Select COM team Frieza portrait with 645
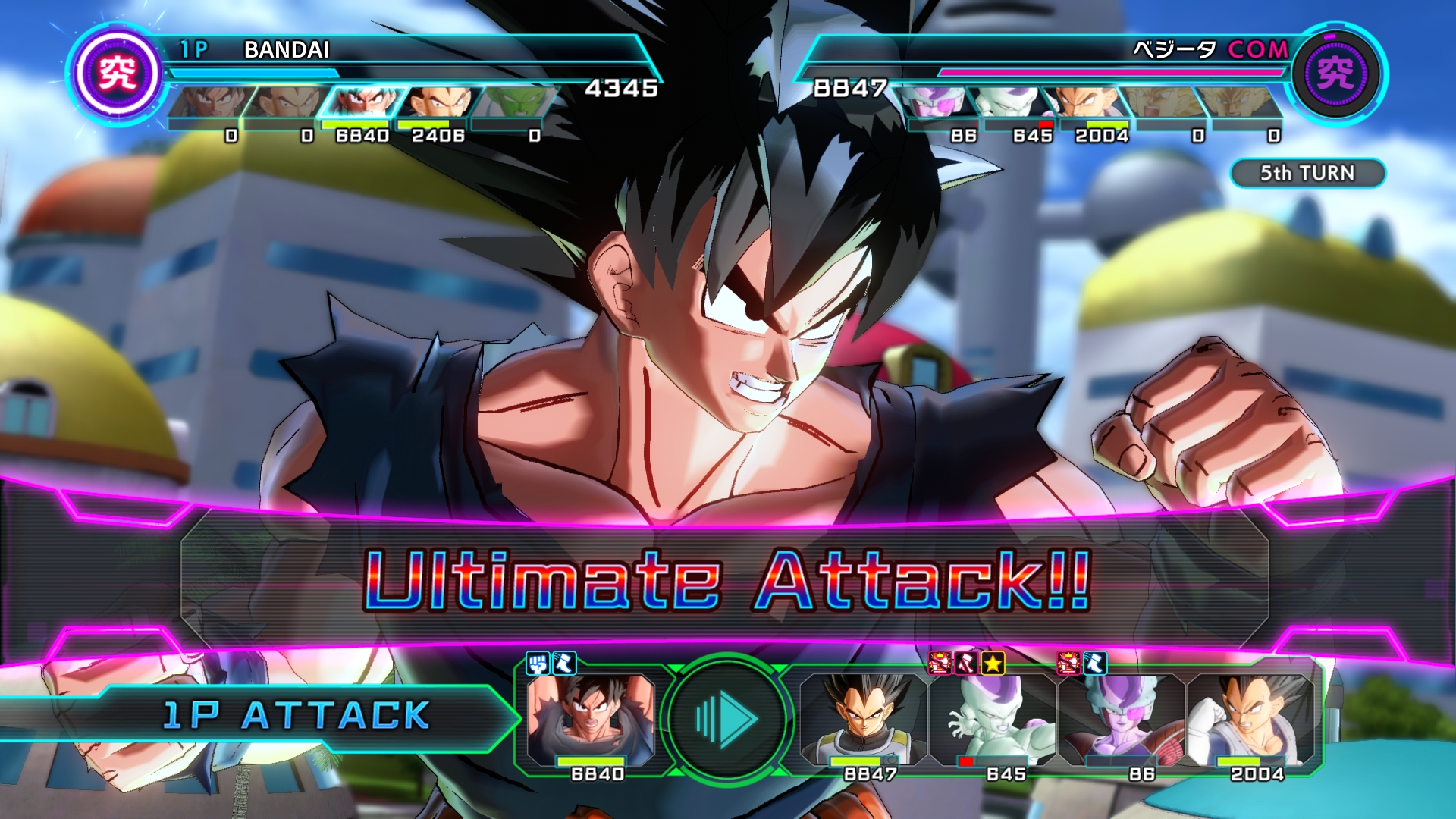 (x=1010, y=102)
